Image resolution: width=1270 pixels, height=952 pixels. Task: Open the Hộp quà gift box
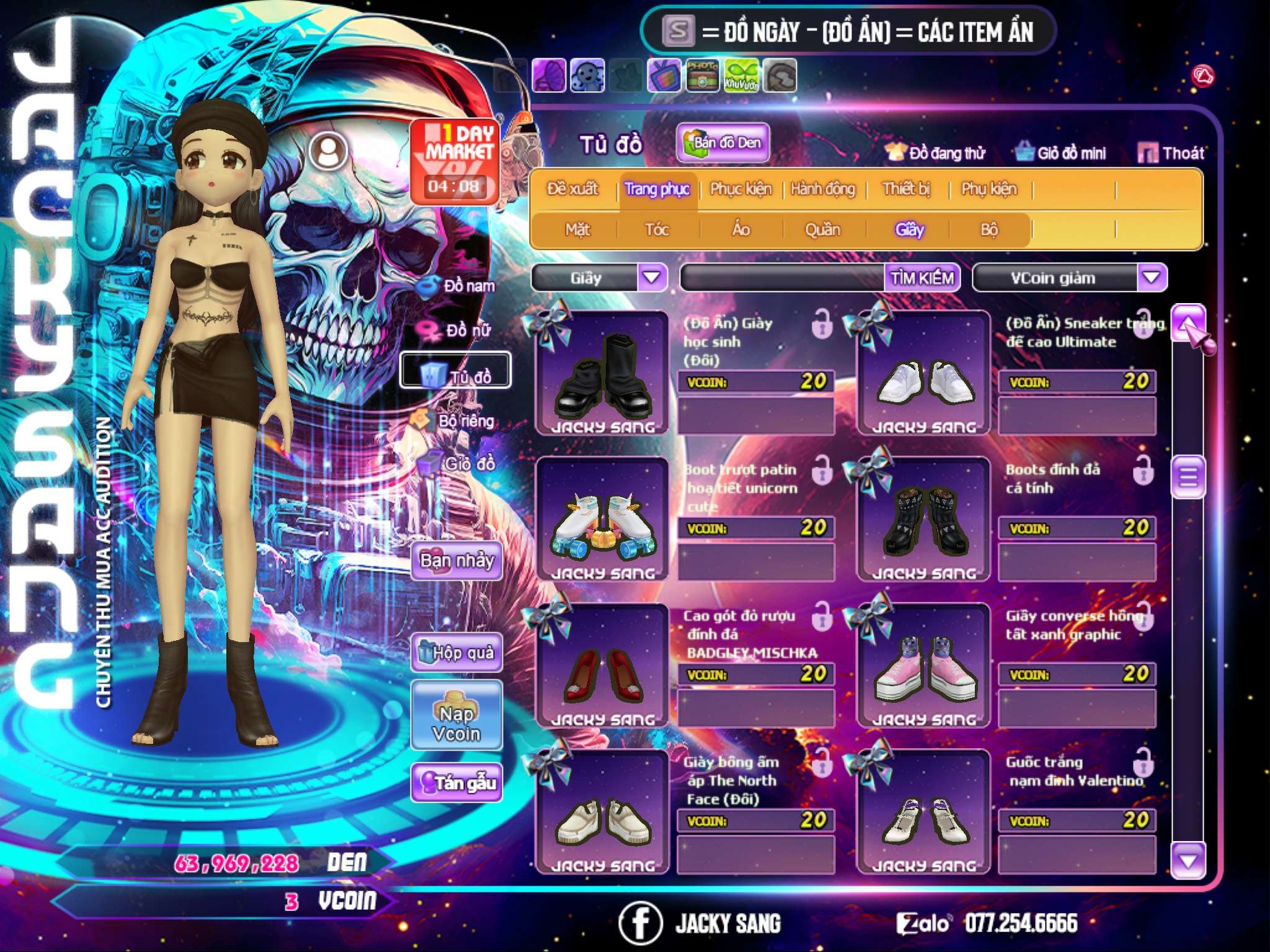coord(457,653)
